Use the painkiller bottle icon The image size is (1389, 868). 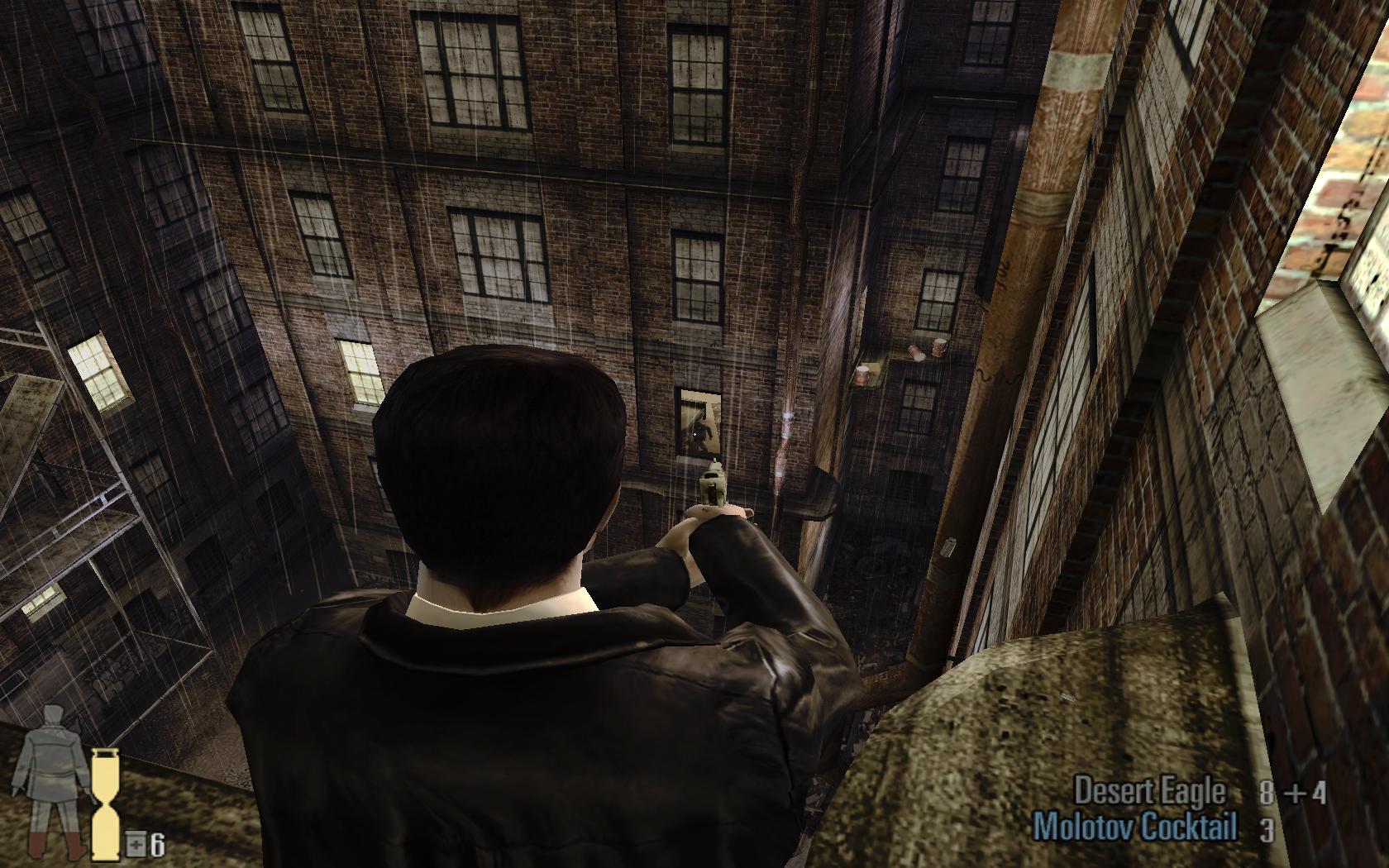point(136,845)
